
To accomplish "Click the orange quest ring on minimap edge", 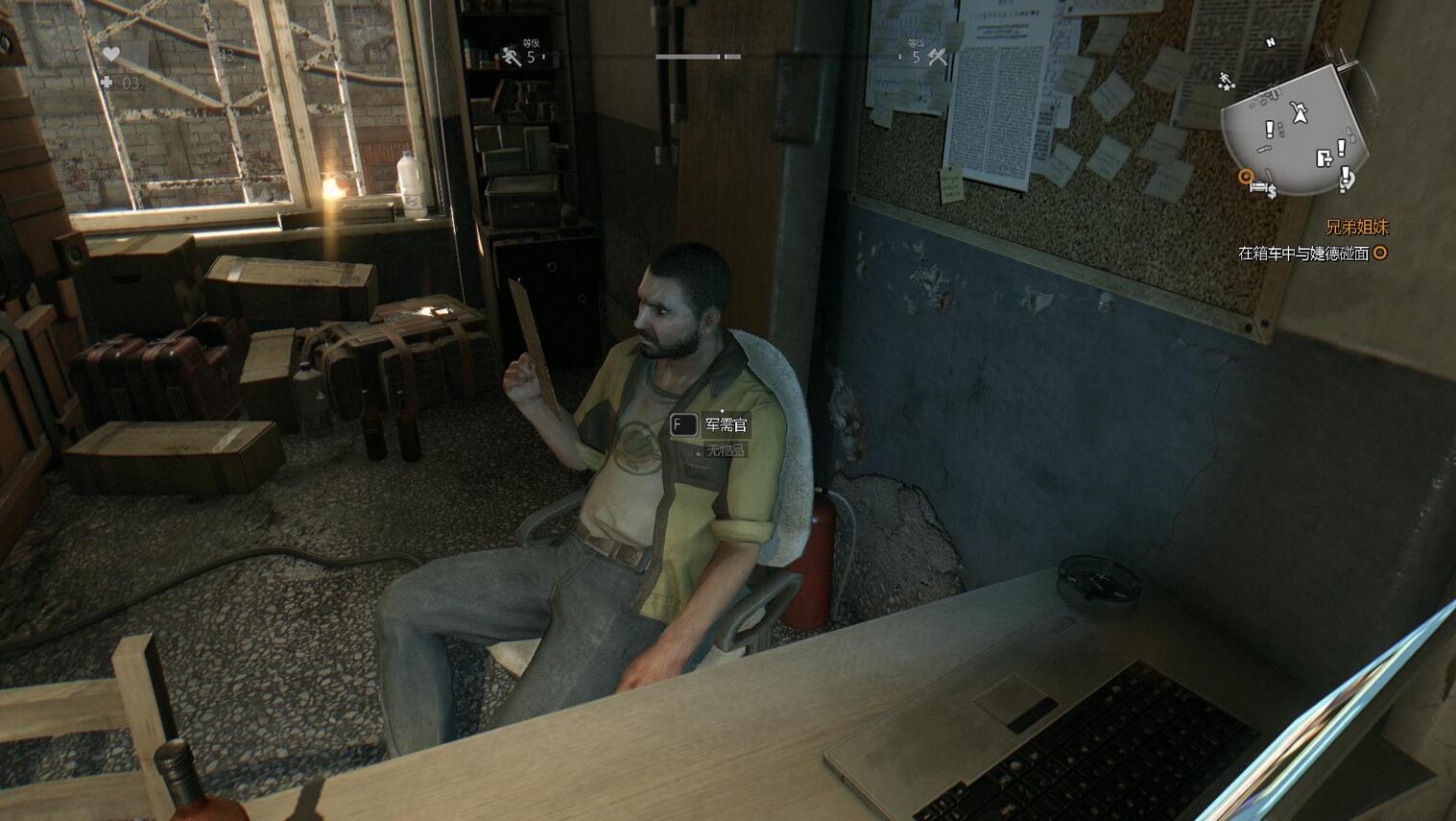I will pyautogui.click(x=1245, y=177).
